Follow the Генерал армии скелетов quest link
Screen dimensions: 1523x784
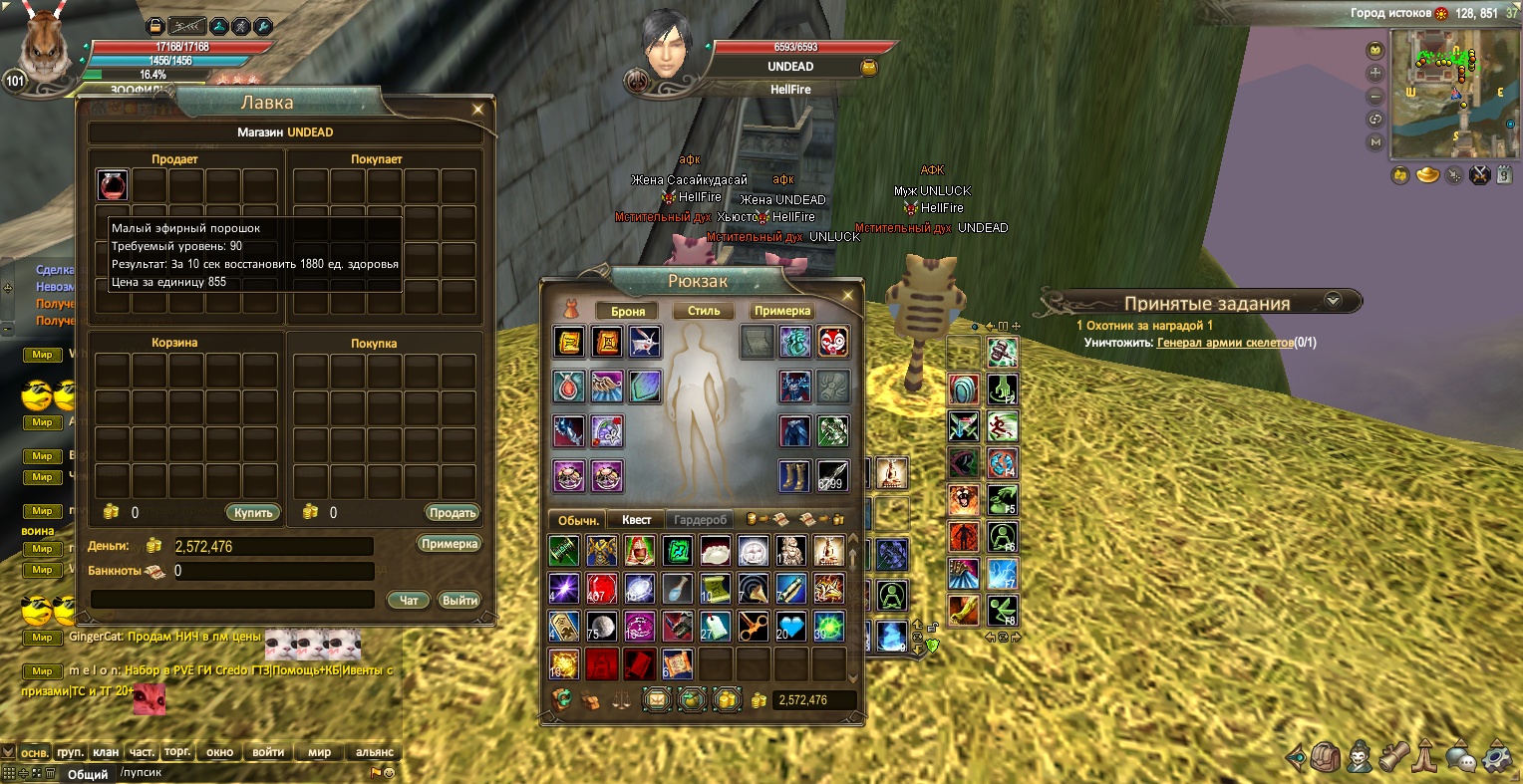(1224, 343)
